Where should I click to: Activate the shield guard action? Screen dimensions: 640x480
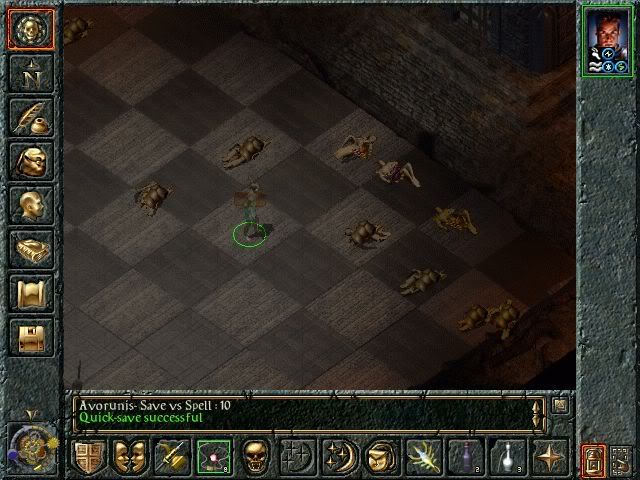tap(88, 457)
